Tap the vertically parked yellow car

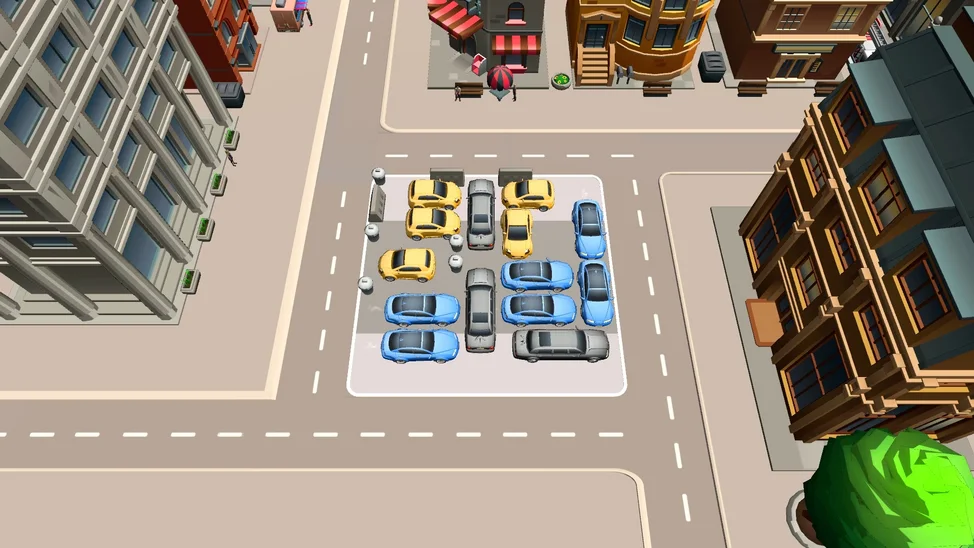click(517, 232)
